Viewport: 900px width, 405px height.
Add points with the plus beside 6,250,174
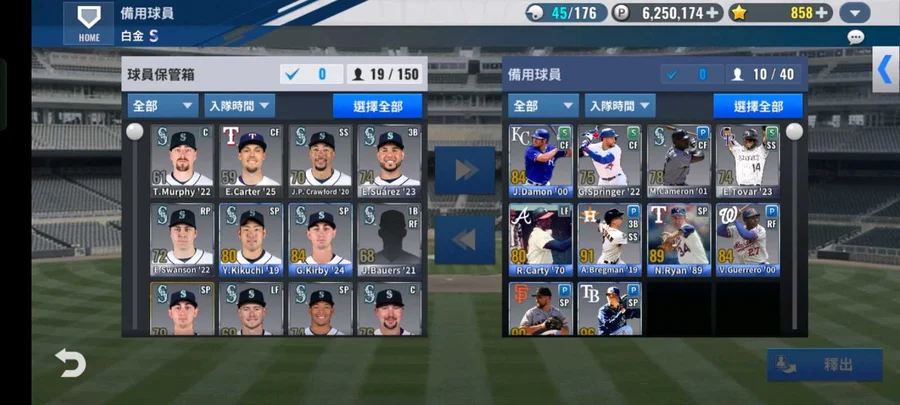pyautogui.click(x=712, y=13)
